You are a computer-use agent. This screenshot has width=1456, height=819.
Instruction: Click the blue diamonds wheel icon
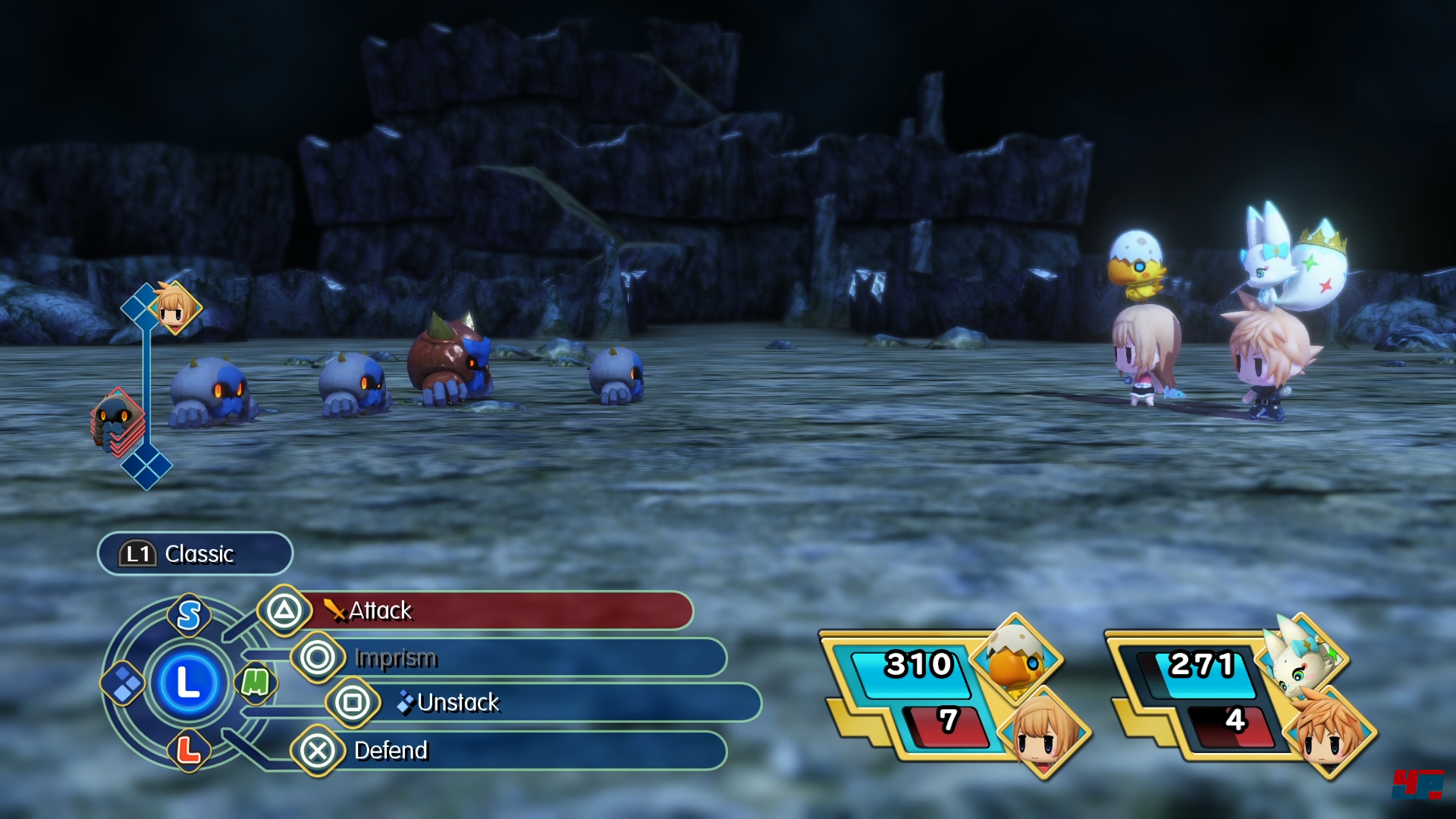tap(124, 683)
